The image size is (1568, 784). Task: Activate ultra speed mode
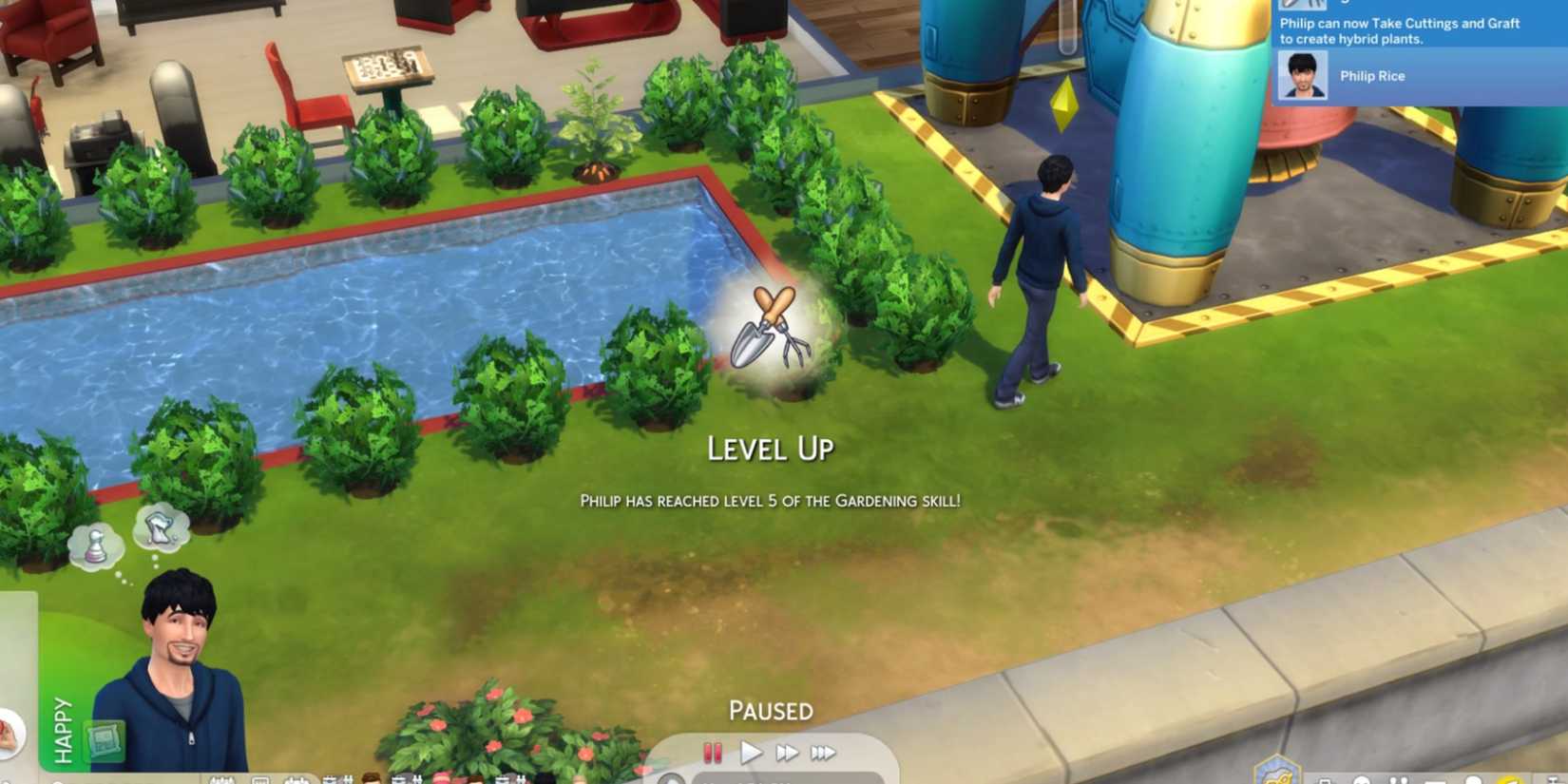click(825, 753)
